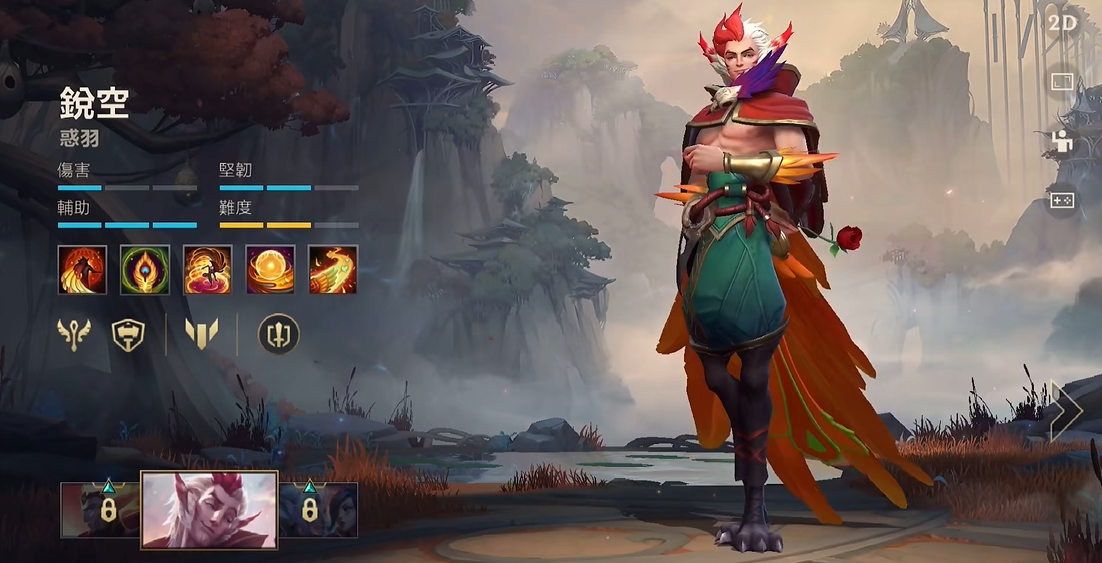The height and width of the screenshot is (563, 1102).
Task: Show the swirling dancer ability icon
Action: click(208, 270)
